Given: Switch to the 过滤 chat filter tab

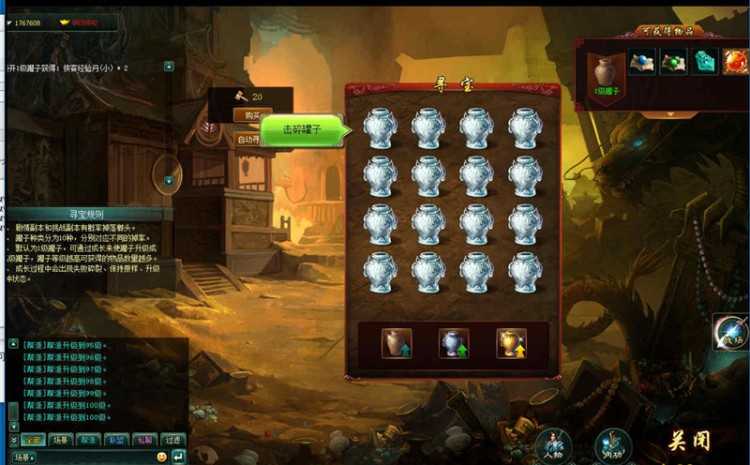Looking at the screenshot, I should click(173, 439).
